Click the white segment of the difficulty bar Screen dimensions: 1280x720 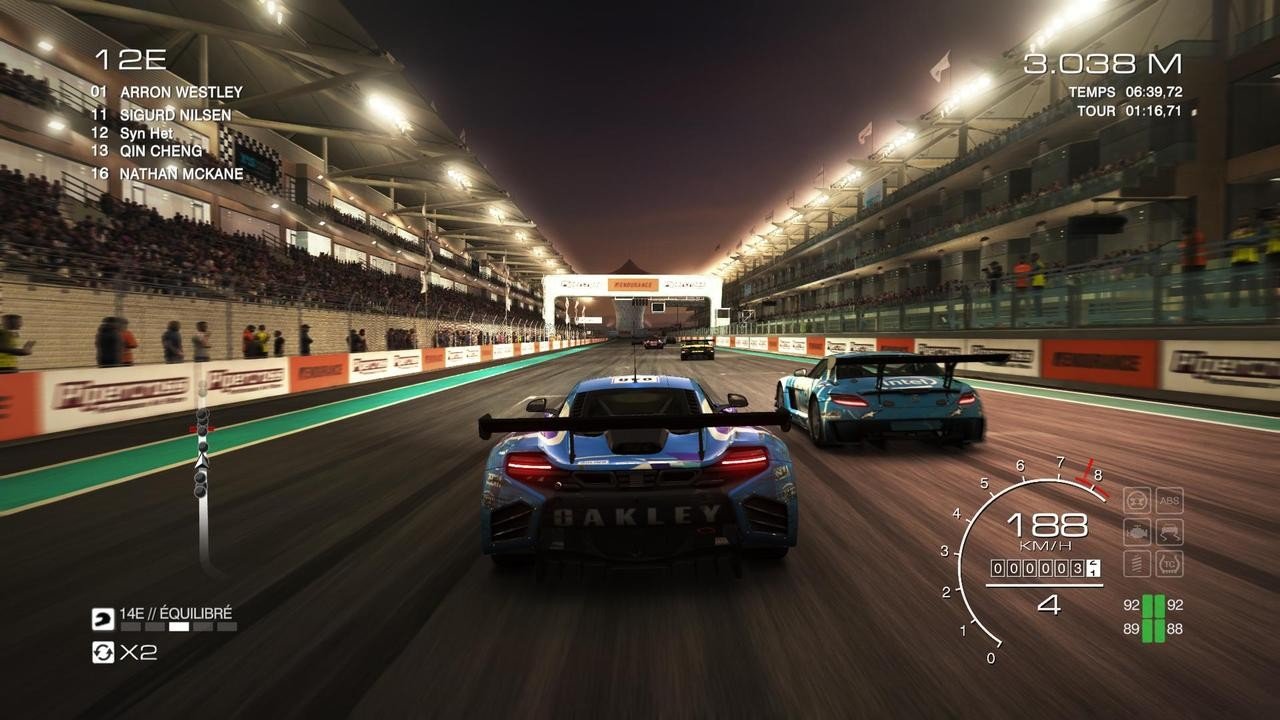179,626
